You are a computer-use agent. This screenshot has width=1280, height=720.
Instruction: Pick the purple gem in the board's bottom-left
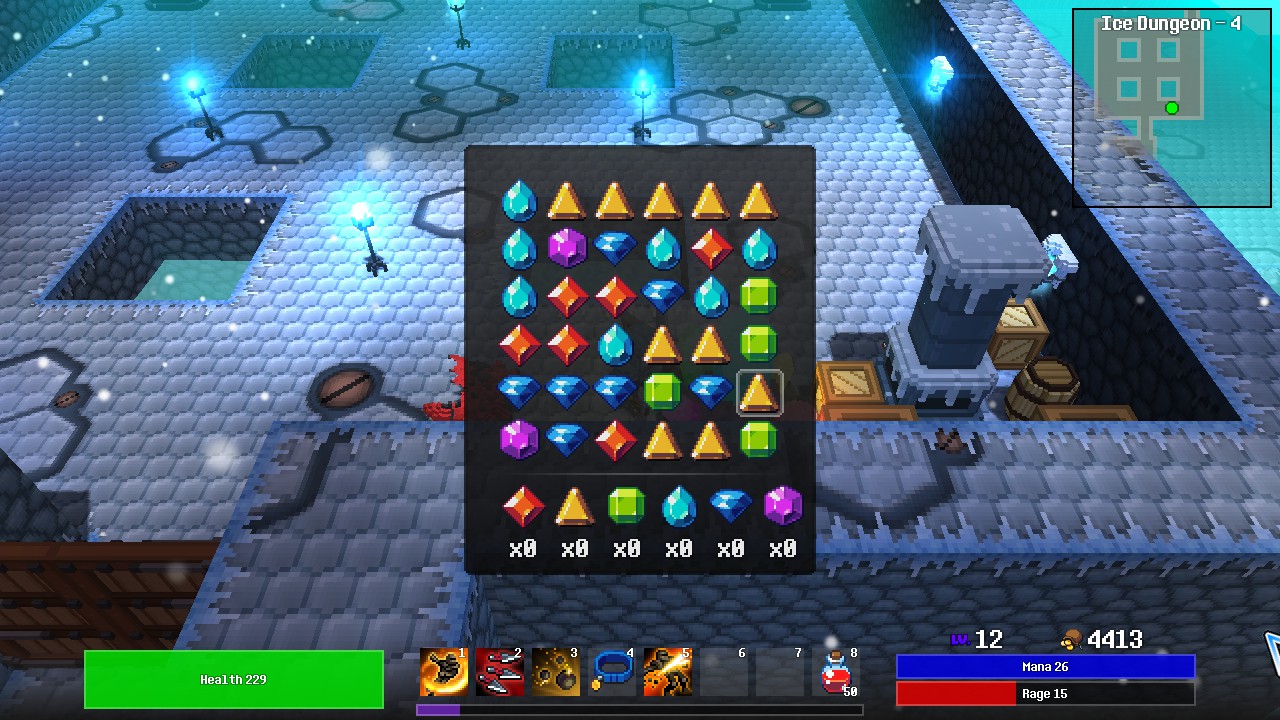(x=519, y=440)
